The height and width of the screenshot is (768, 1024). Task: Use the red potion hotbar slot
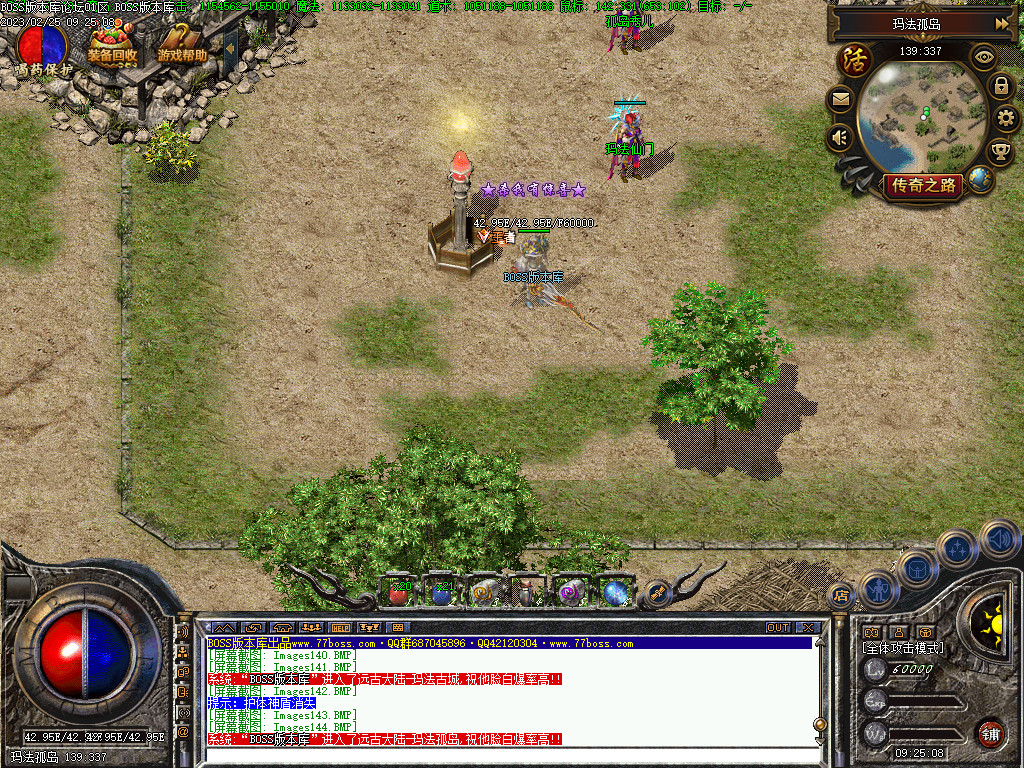pos(400,593)
